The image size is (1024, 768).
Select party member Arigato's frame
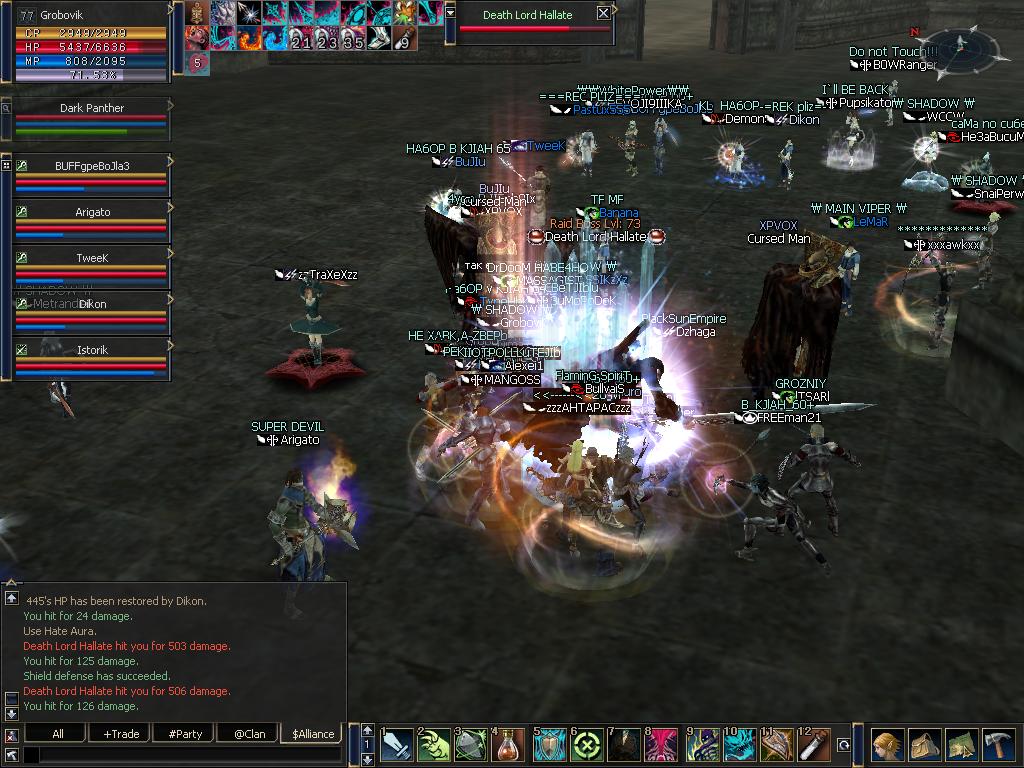click(91, 220)
